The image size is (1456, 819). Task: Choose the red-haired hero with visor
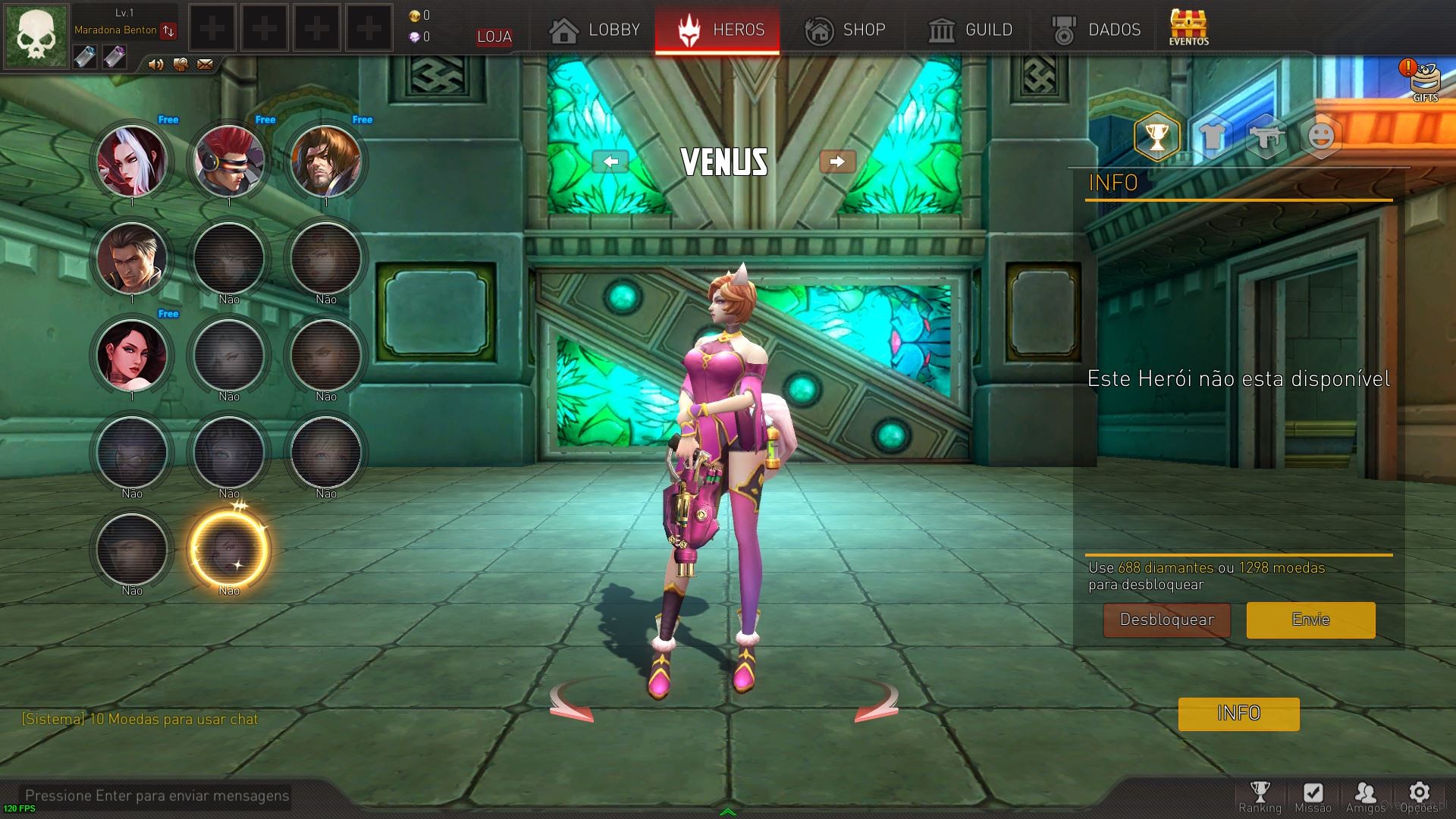point(229,161)
